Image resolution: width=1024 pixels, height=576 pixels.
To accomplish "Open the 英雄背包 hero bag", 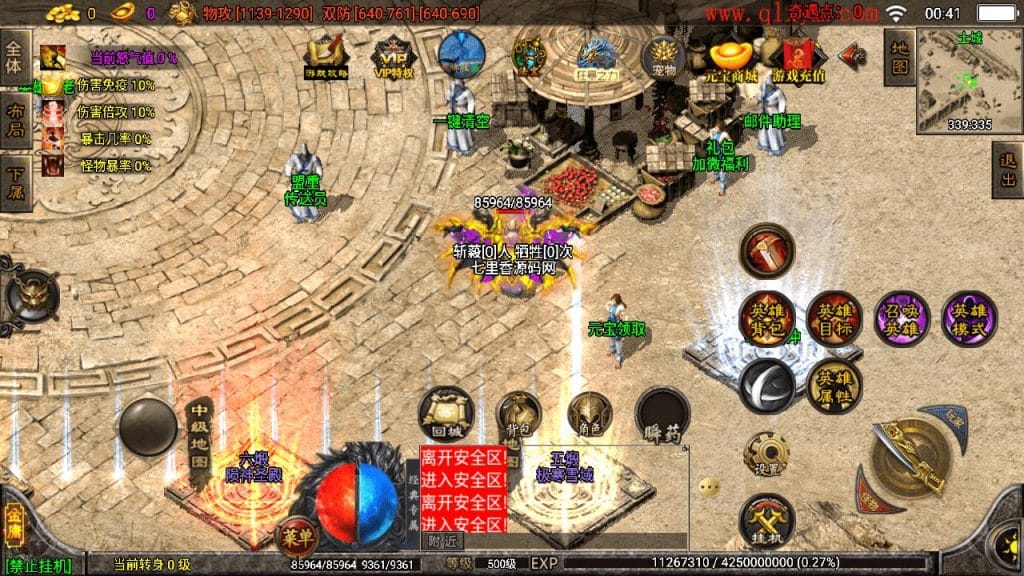I will pyautogui.click(x=767, y=319).
